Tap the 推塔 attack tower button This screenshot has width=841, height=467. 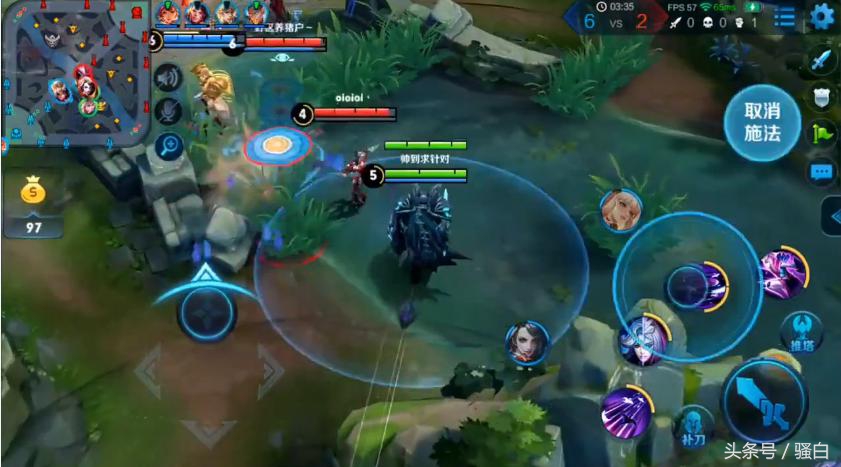coord(801,331)
